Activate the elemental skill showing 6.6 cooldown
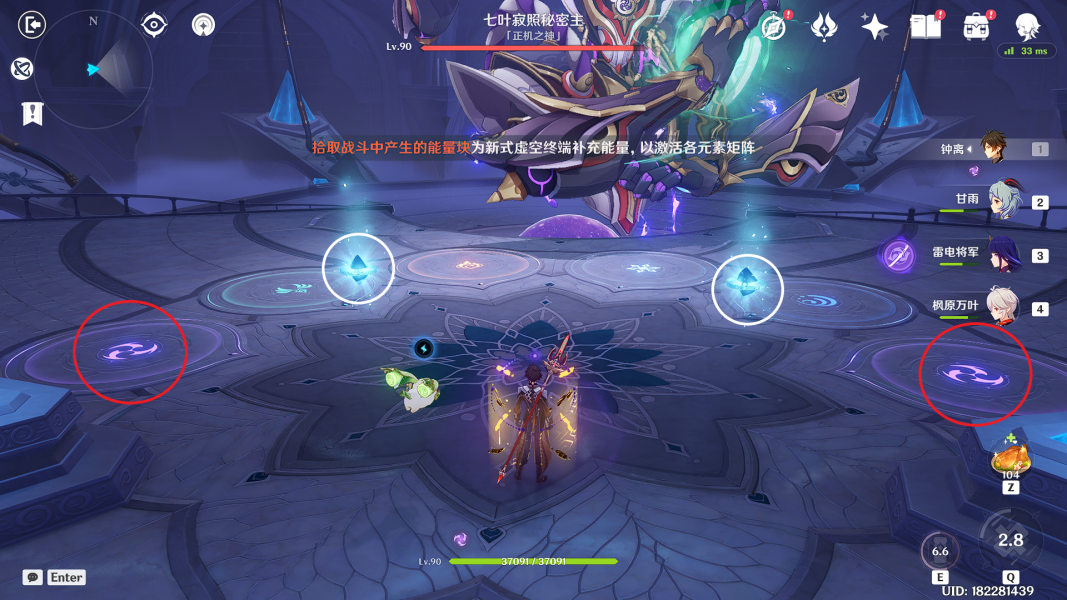Screen dimensions: 1067x600 [x=940, y=551]
